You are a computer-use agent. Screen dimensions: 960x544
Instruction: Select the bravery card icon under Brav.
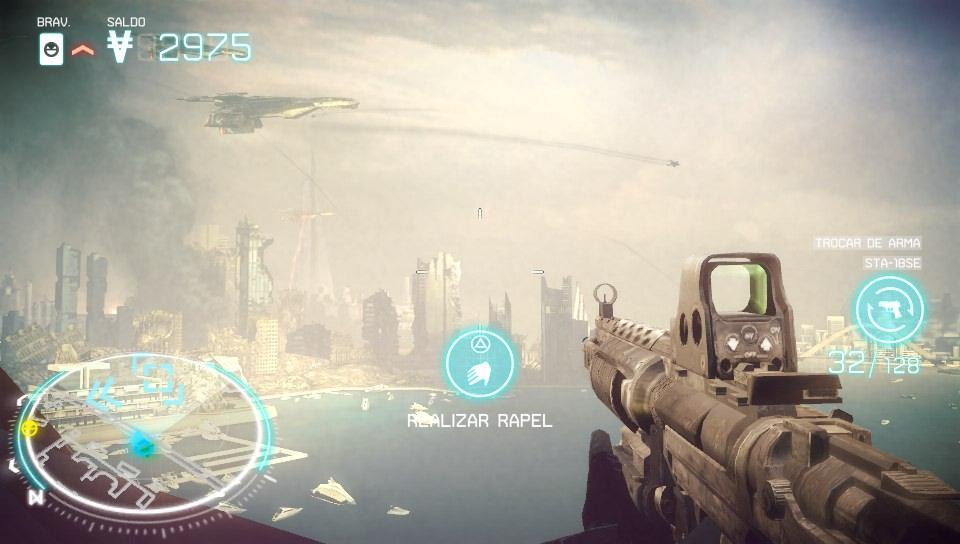[51, 48]
